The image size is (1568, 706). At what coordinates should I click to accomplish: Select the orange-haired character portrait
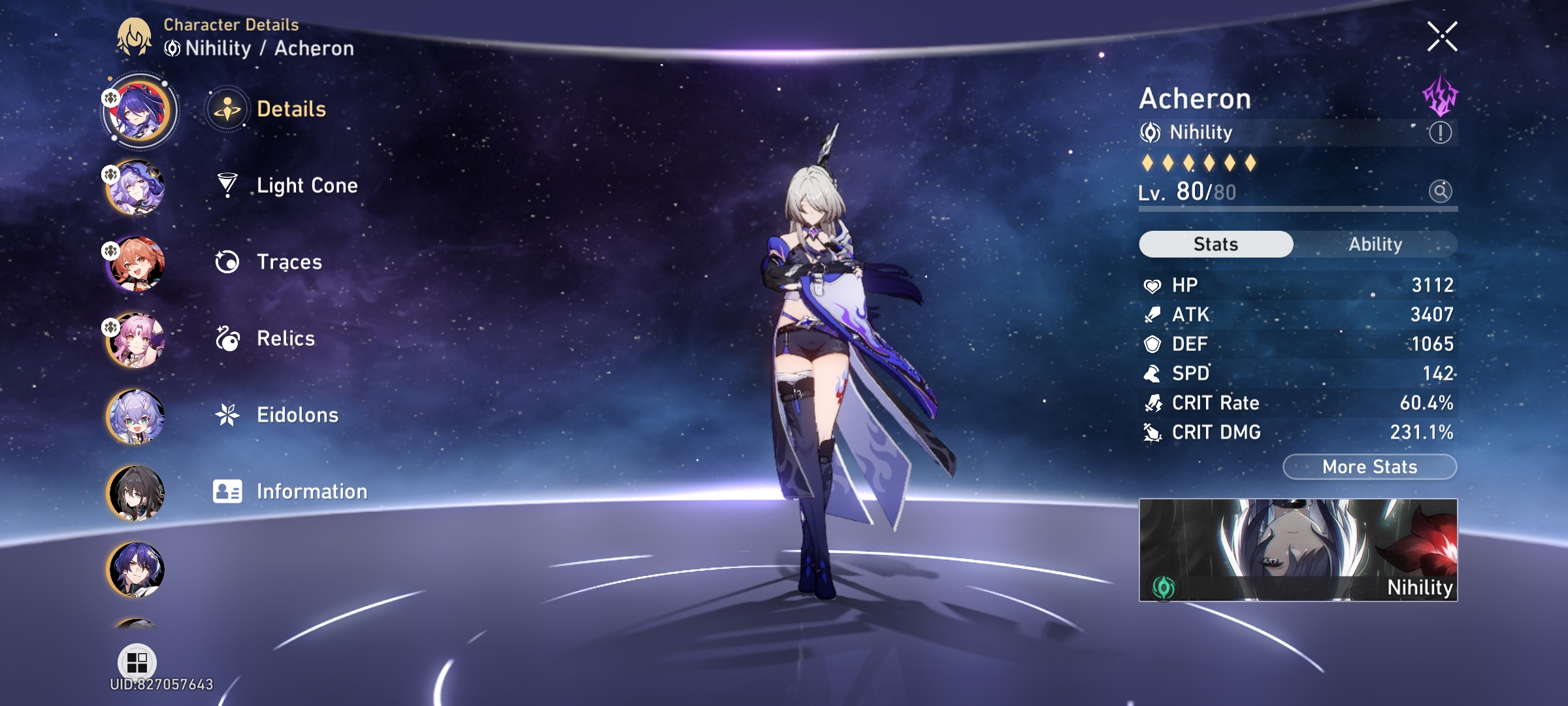coord(137,263)
